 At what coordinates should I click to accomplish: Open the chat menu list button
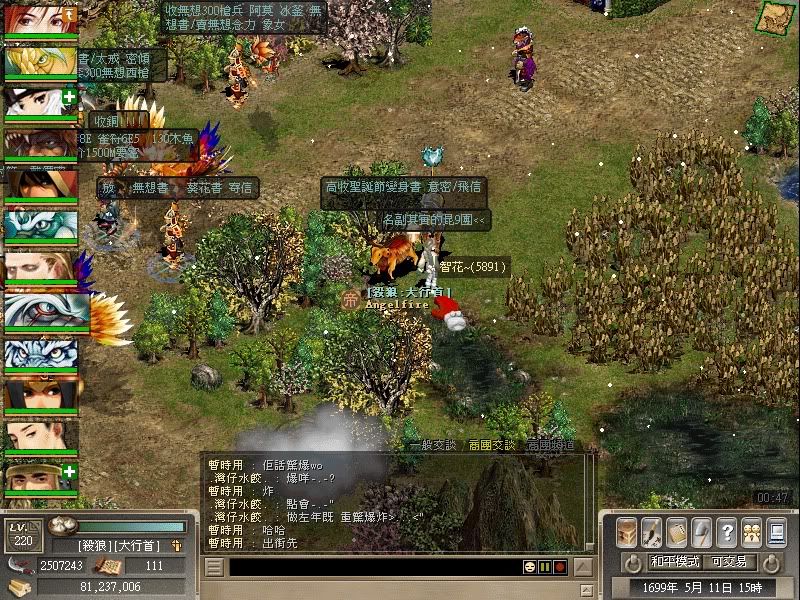pos(214,567)
